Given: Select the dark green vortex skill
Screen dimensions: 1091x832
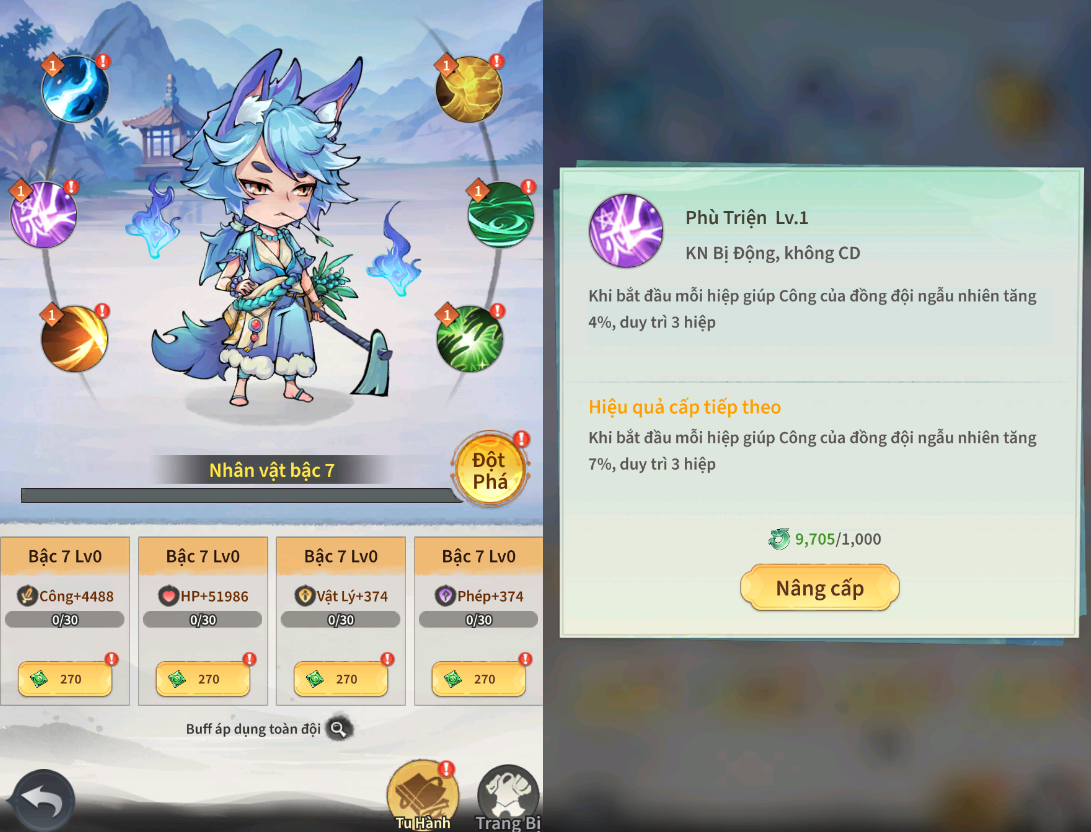Looking at the screenshot, I should tap(501, 215).
